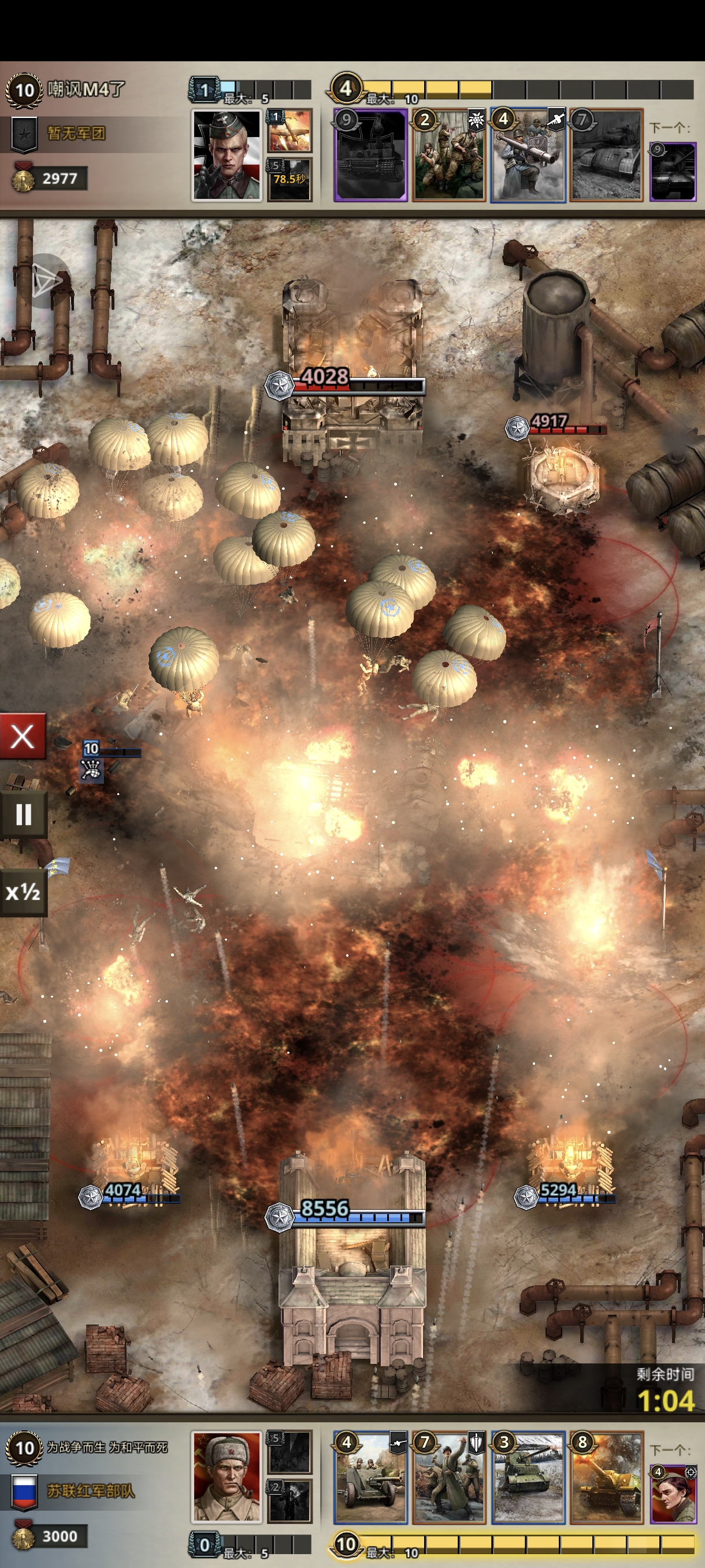
Task: Select the enemy cost-9 Tiger tank card
Action: pyautogui.click(x=370, y=155)
